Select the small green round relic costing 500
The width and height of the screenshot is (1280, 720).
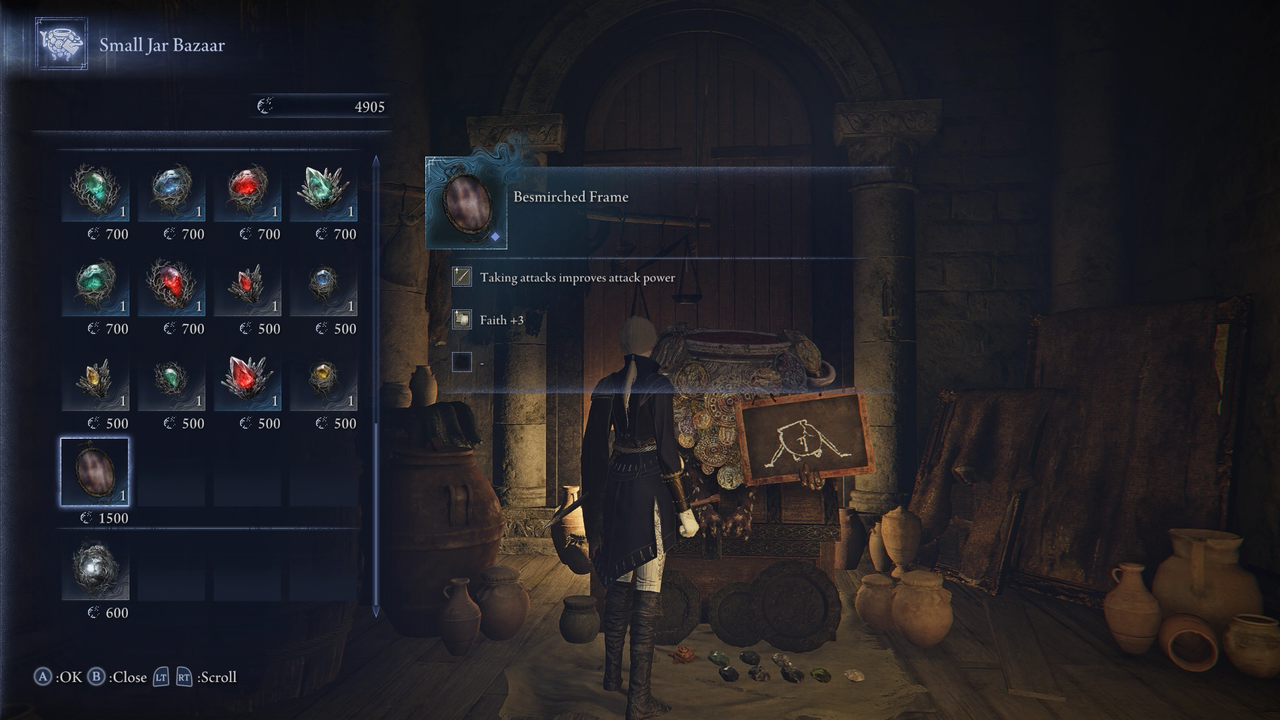pos(171,377)
